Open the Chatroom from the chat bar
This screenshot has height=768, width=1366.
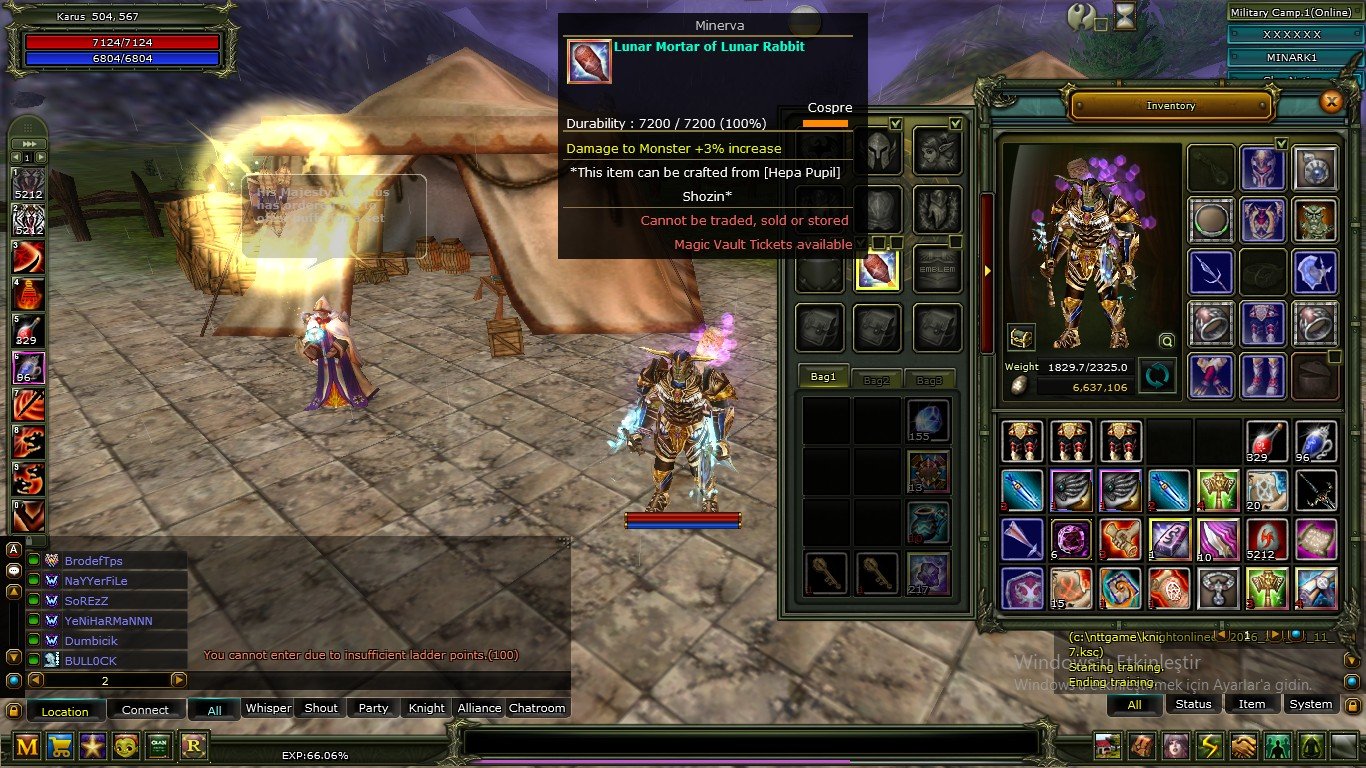(x=538, y=708)
